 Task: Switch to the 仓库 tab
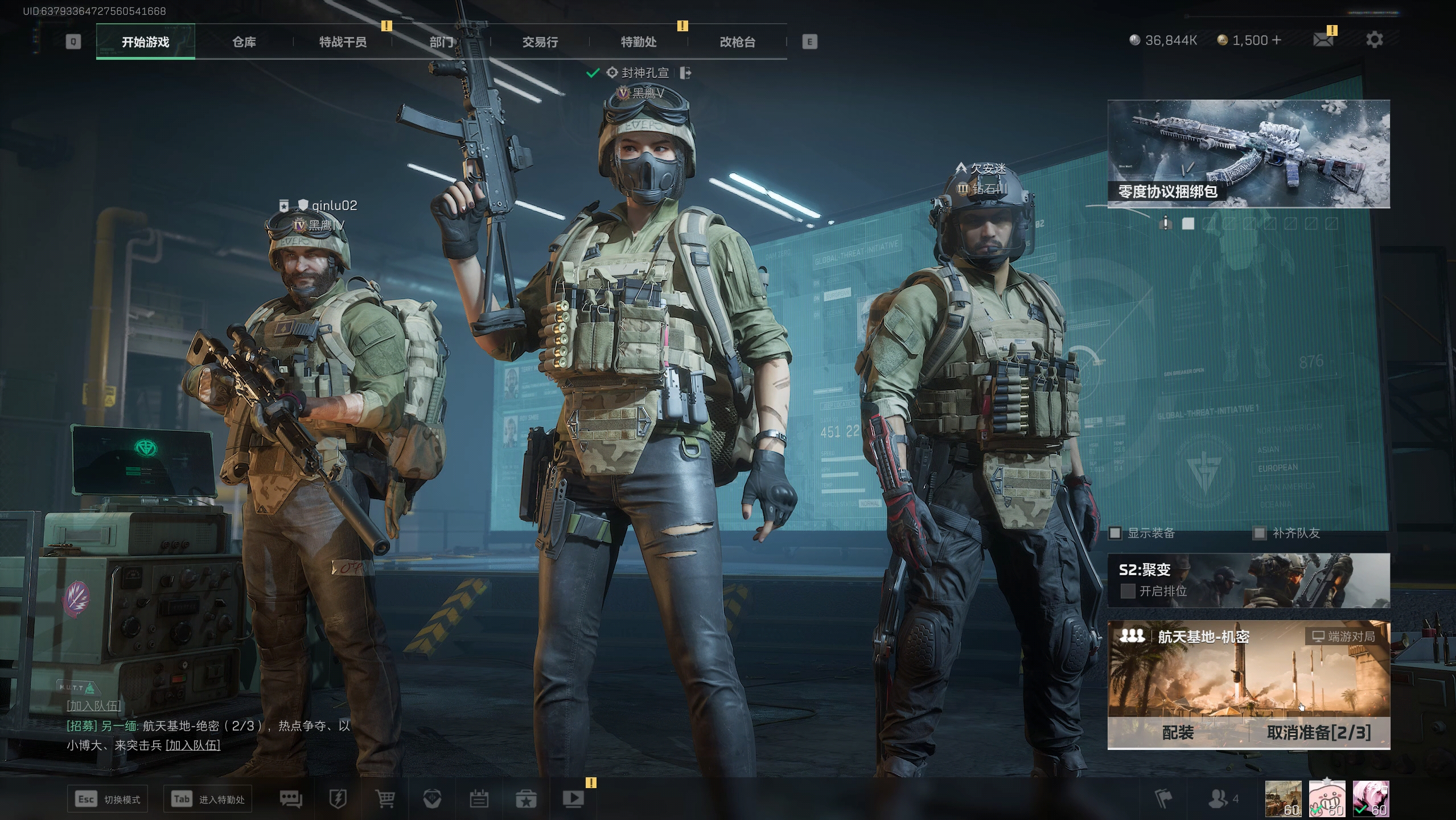[244, 42]
